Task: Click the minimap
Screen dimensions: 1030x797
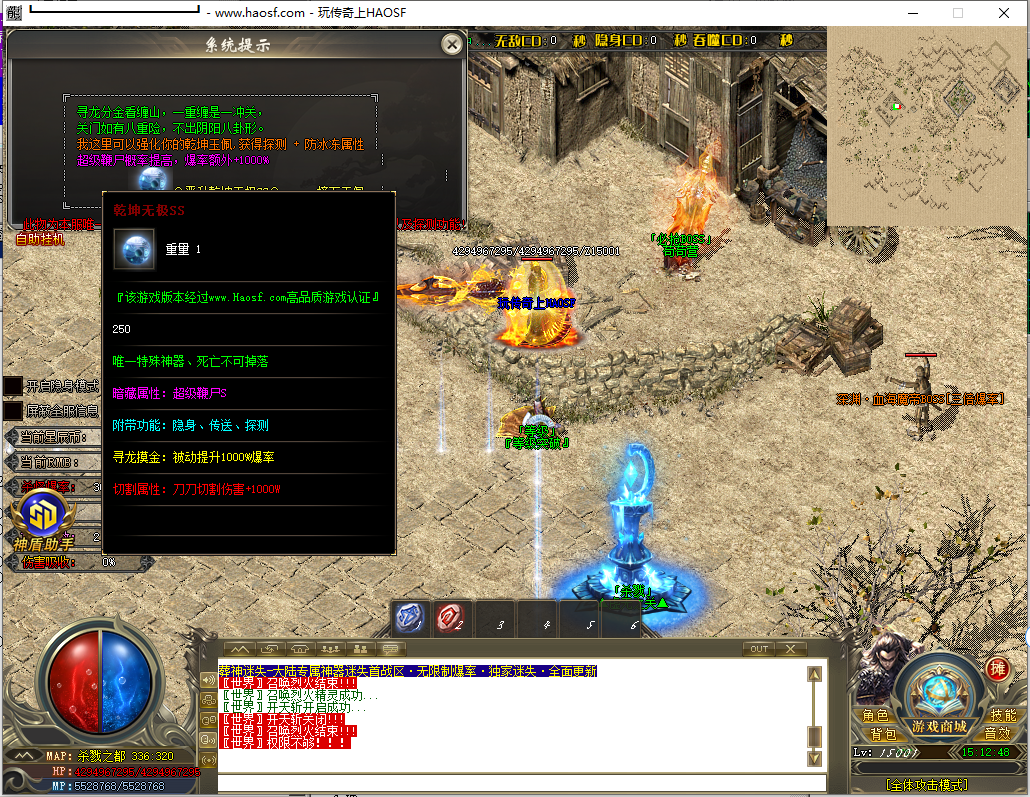Action: point(927,126)
